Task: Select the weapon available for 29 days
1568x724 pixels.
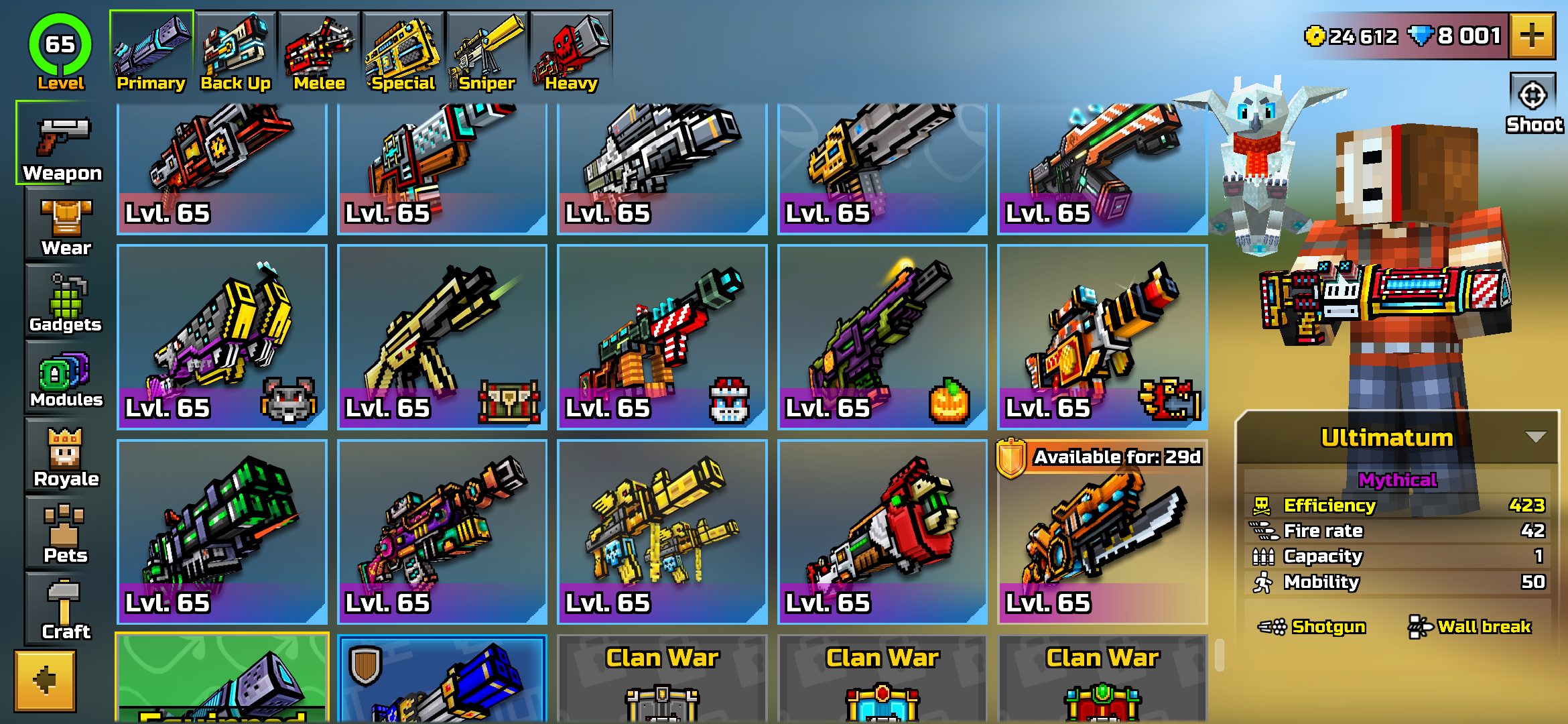Action: click(1102, 530)
